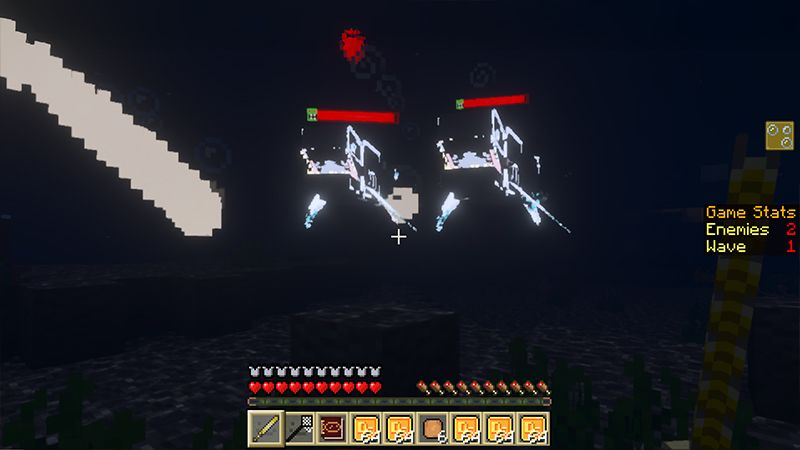Choose the red book hotbar slot
The height and width of the screenshot is (450, 800).
332,428
